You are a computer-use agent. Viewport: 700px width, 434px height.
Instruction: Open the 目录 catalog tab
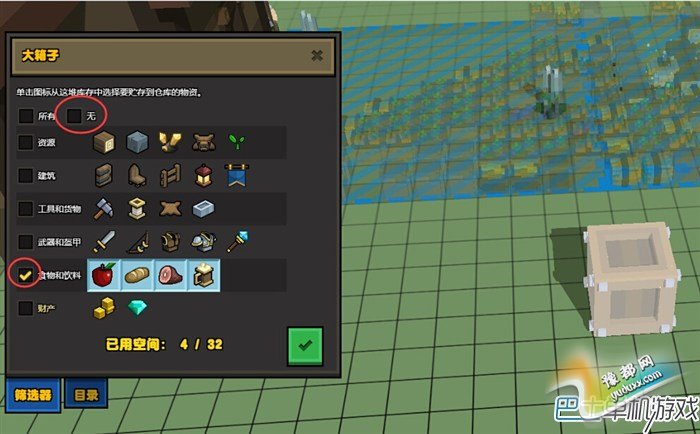[x=87, y=394]
